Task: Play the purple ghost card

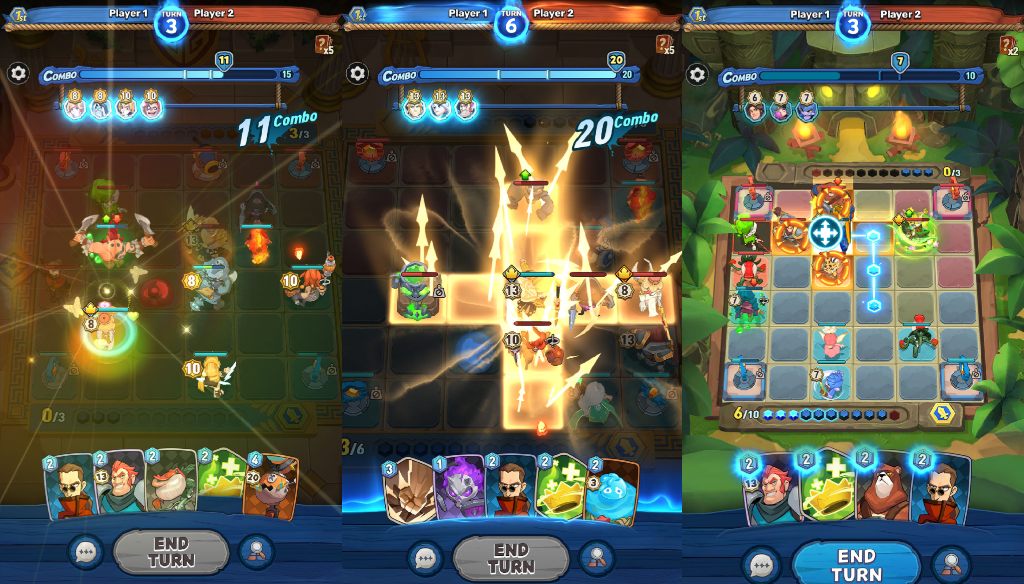Action: pyautogui.click(x=459, y=488)
